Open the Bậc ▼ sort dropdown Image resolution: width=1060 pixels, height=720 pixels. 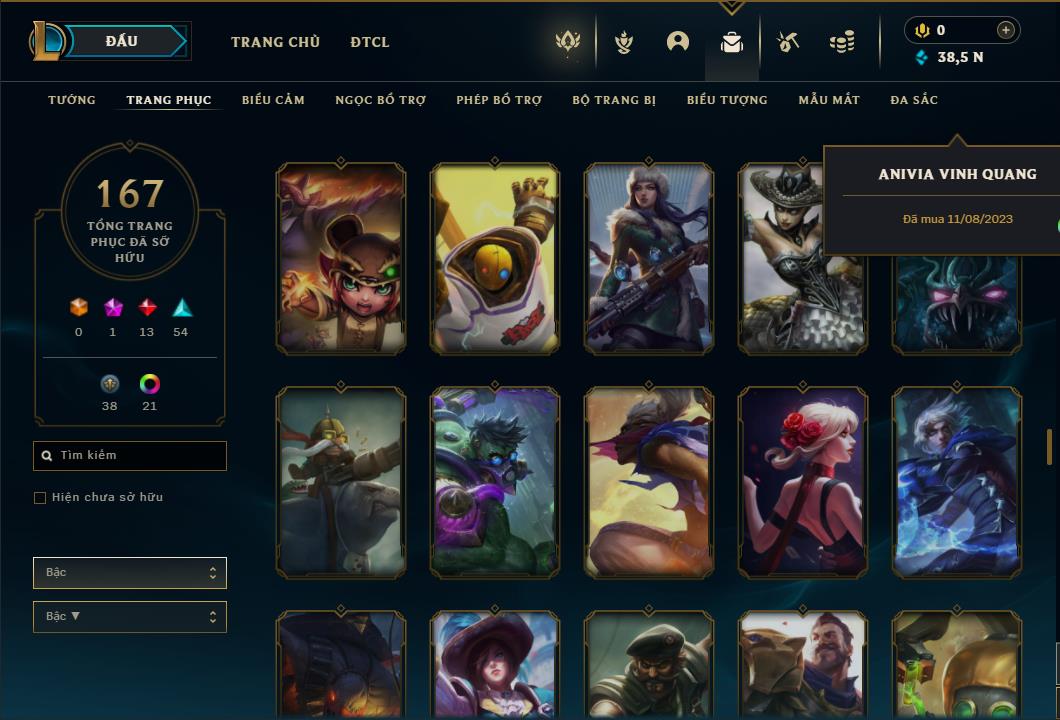coord(130,616)
